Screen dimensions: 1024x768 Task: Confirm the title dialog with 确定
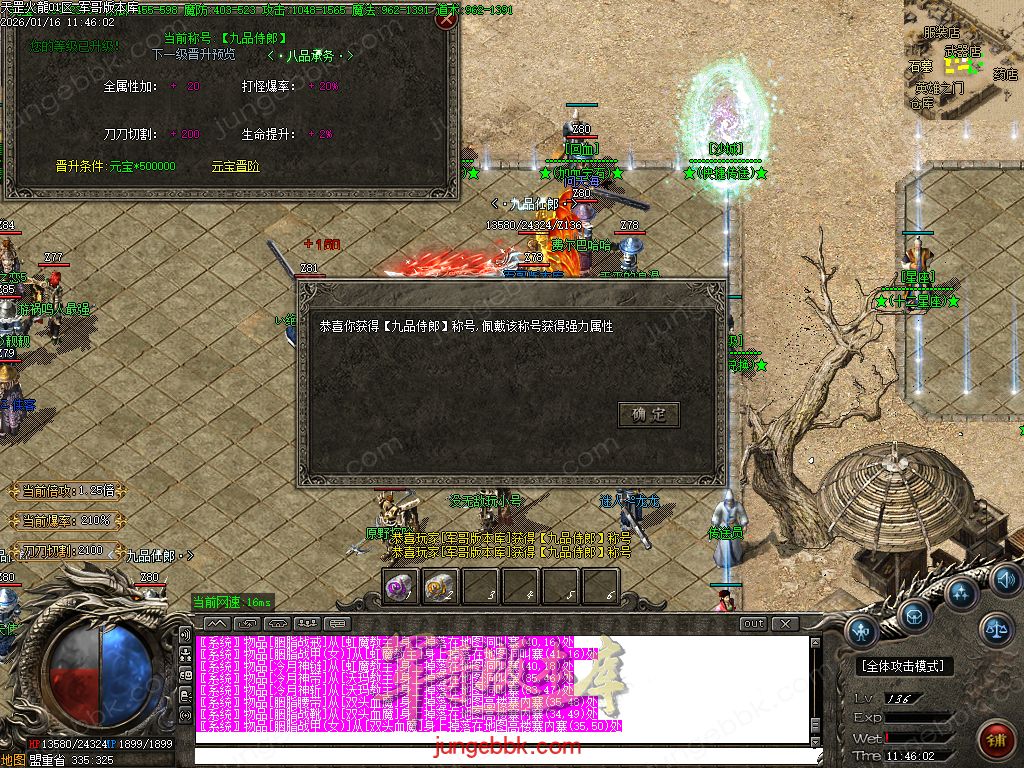tap(649, 414)
